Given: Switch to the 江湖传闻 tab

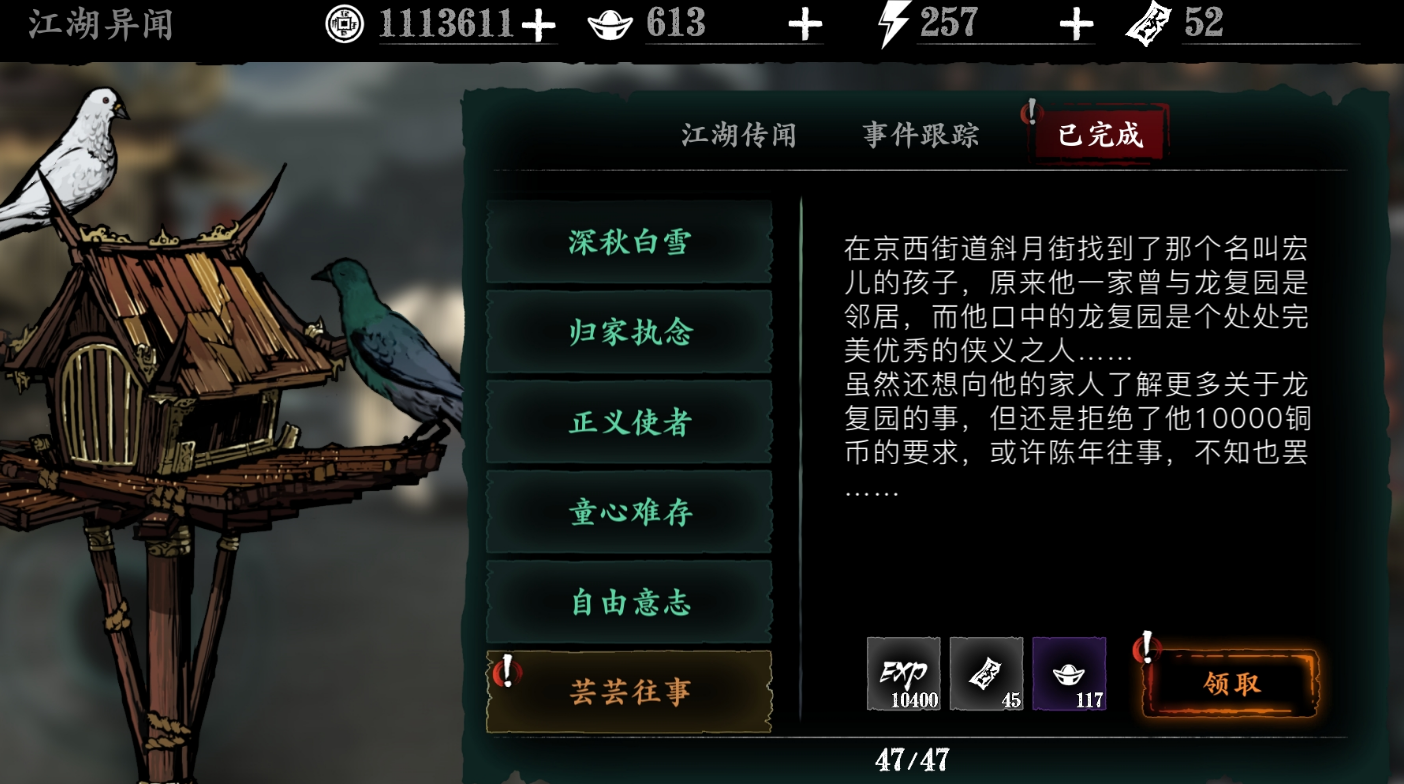Looking at the screenshot, I should (737, 135).
